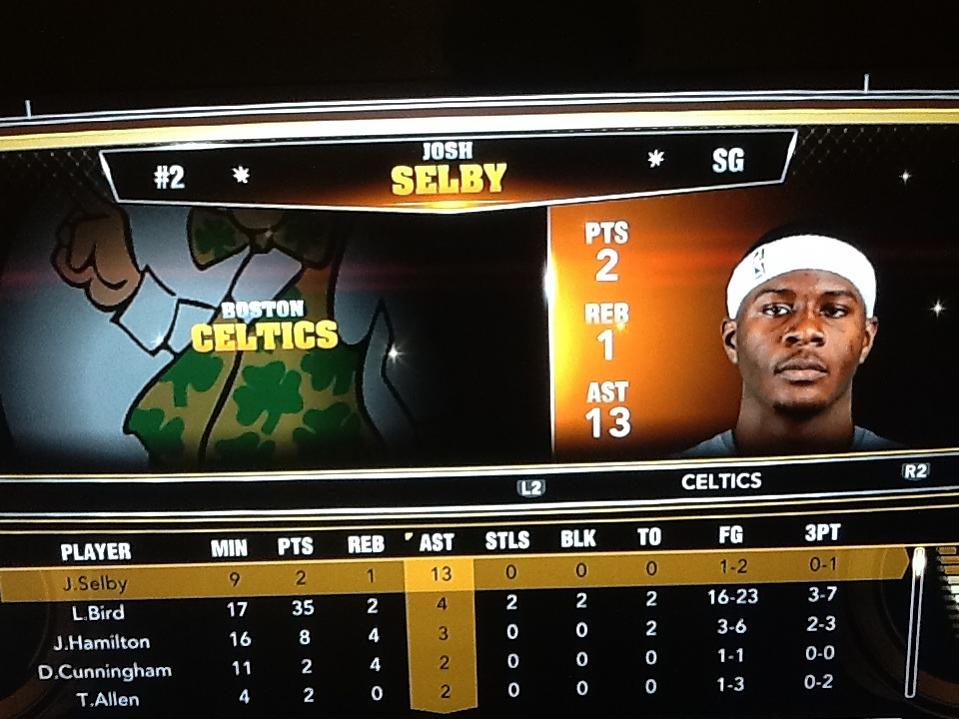Sort by the PTS column header
The width and height of the screenshot is (959, 719).
[x=295, y=546]
